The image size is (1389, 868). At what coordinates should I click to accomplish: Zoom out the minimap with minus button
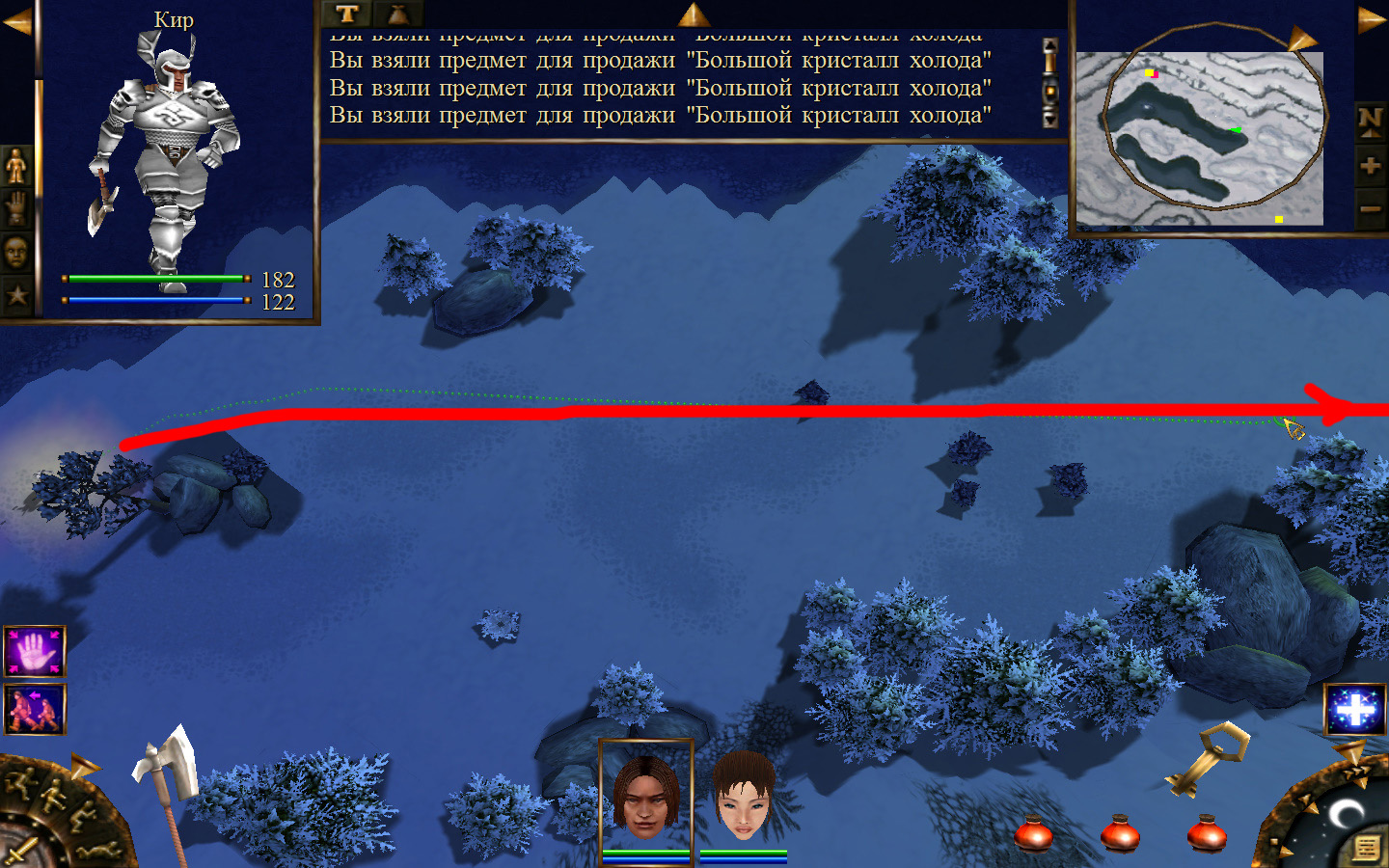1370,208
